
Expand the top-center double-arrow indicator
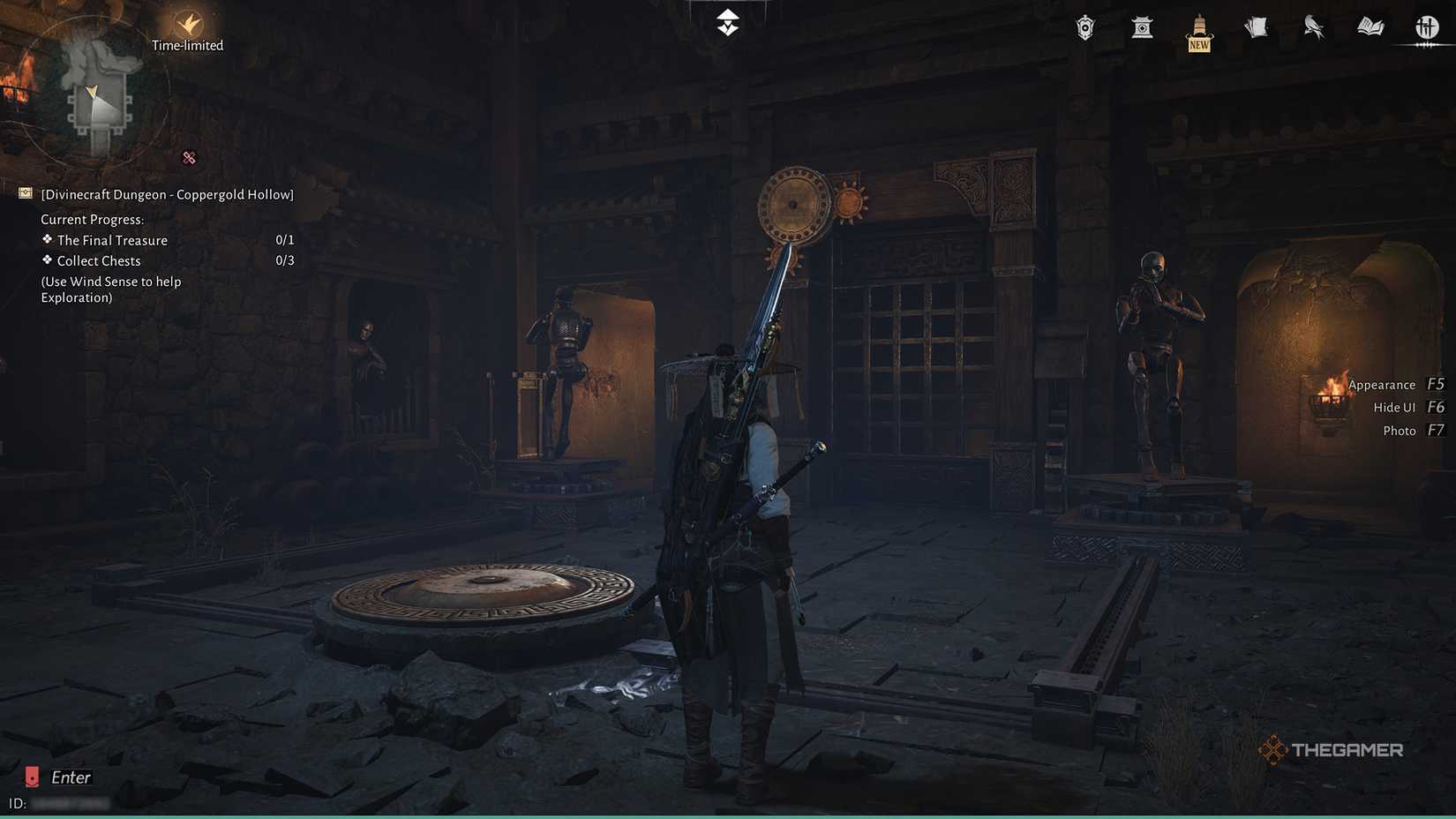click(x=726, y=22)
